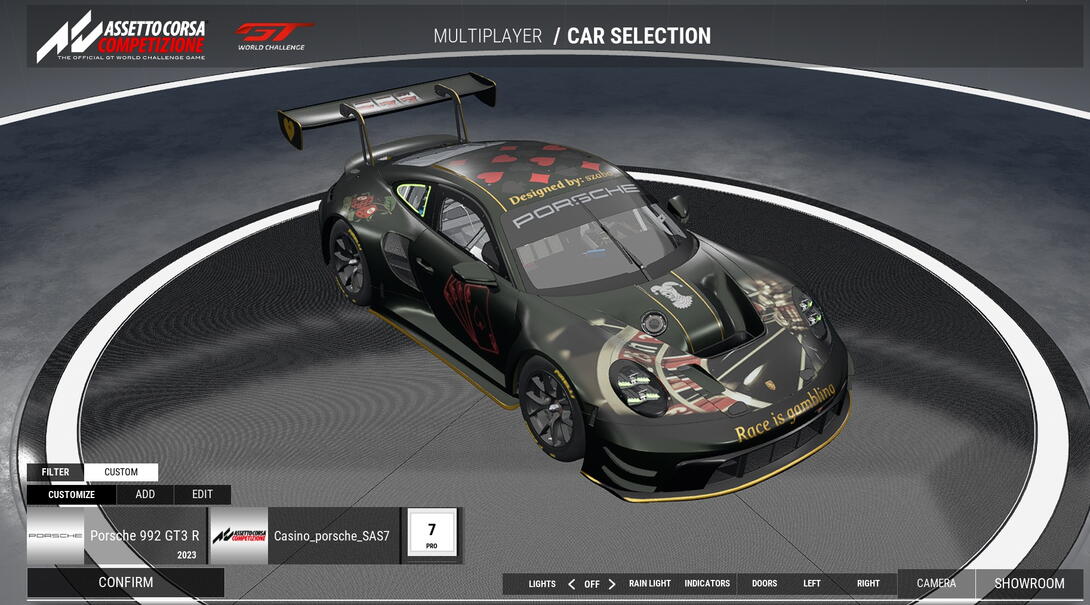Open the left door
This screenshot has height=605, width=1090.
tap(812, 584)
